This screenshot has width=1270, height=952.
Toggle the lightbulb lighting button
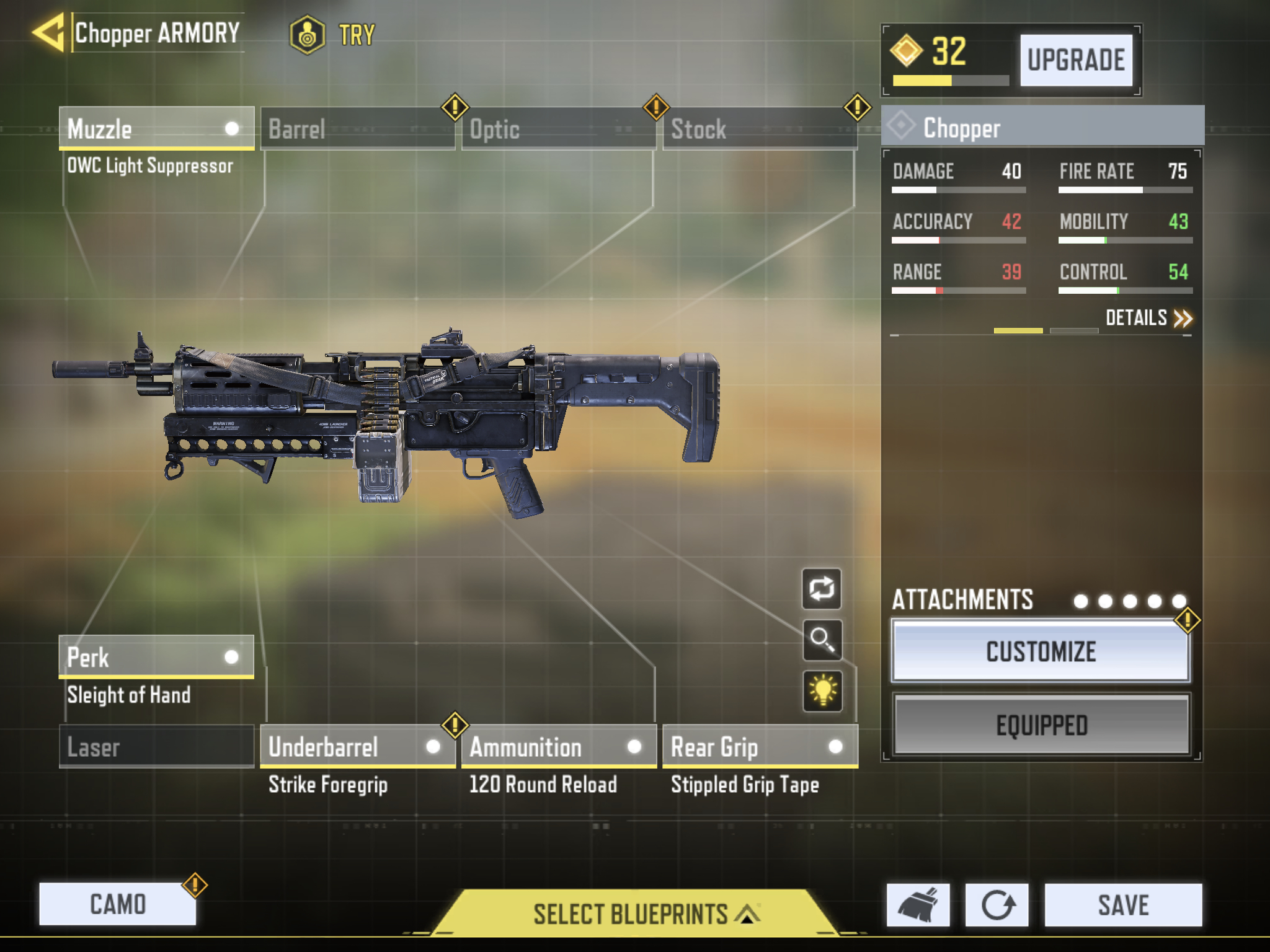[822, 690]
